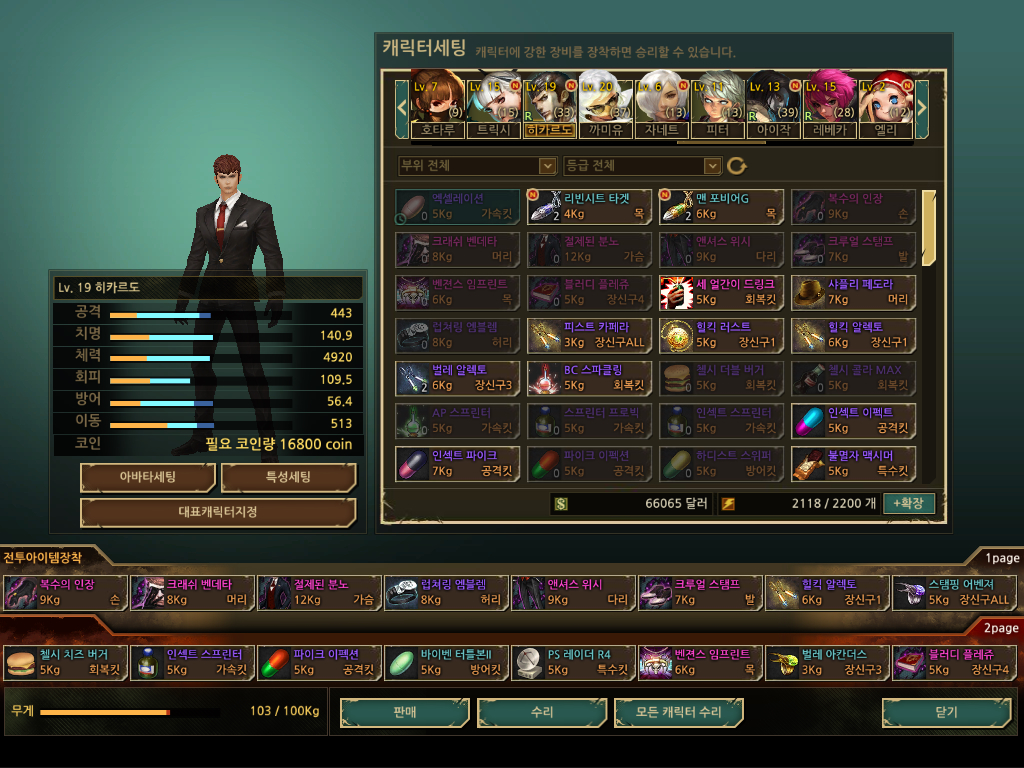Show next characters with the right arrow
Screen dimensions: 1024x768
[922, 106]
